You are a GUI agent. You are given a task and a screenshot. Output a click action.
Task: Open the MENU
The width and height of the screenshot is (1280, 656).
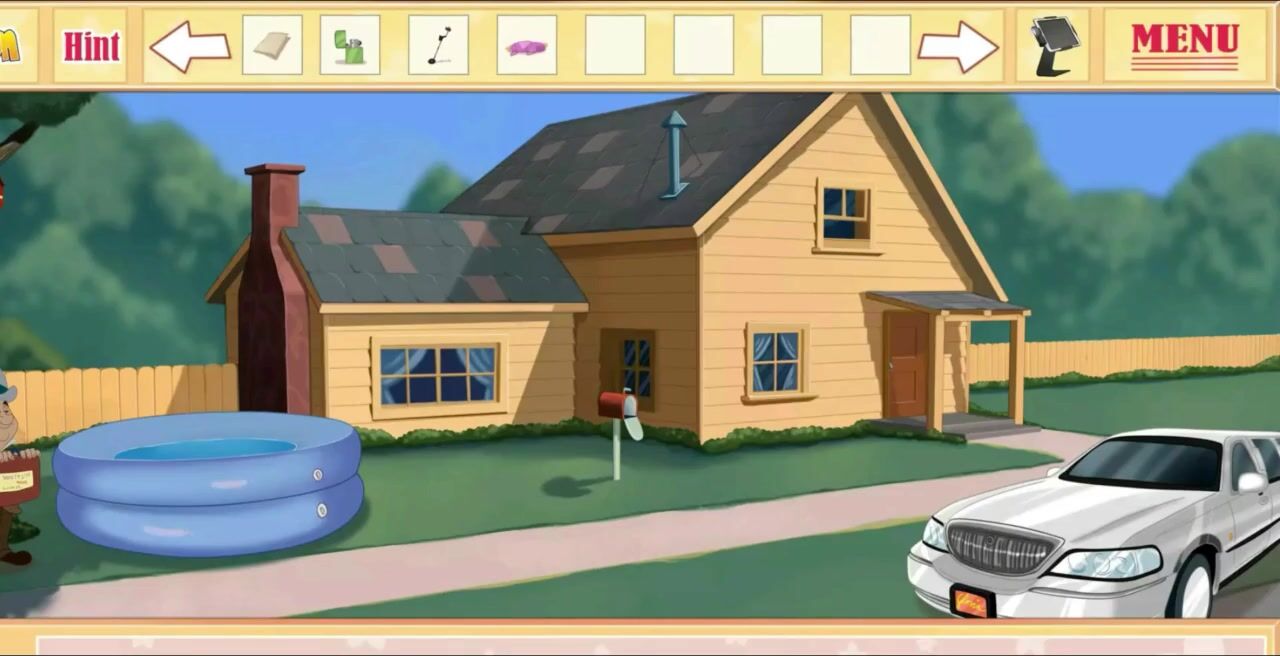tap(1185, 44)
